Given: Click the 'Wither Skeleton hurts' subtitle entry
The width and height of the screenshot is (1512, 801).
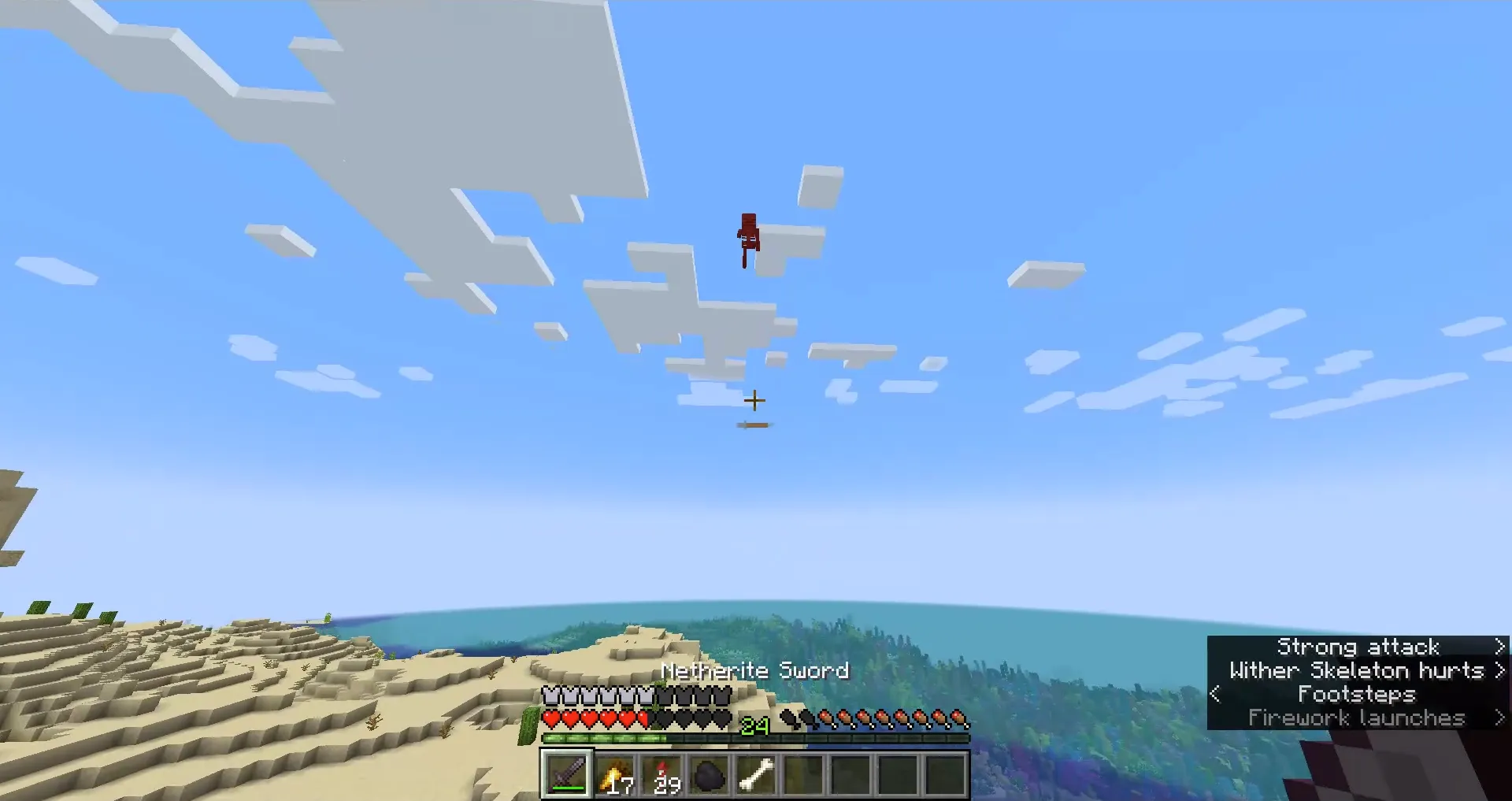Looking at the screenshot, I should click(x=1357, y=670).
